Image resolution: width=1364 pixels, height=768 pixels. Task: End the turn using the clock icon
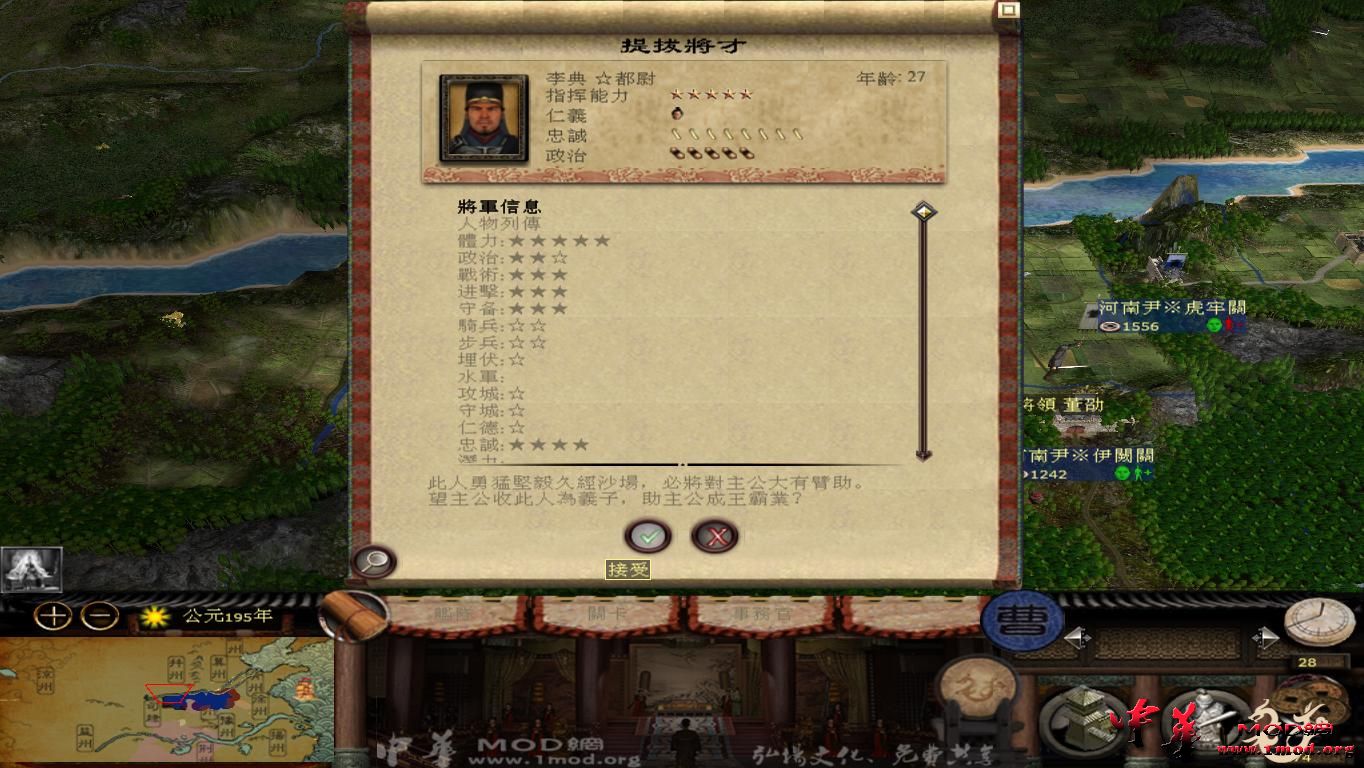(x=1318, y=622)
